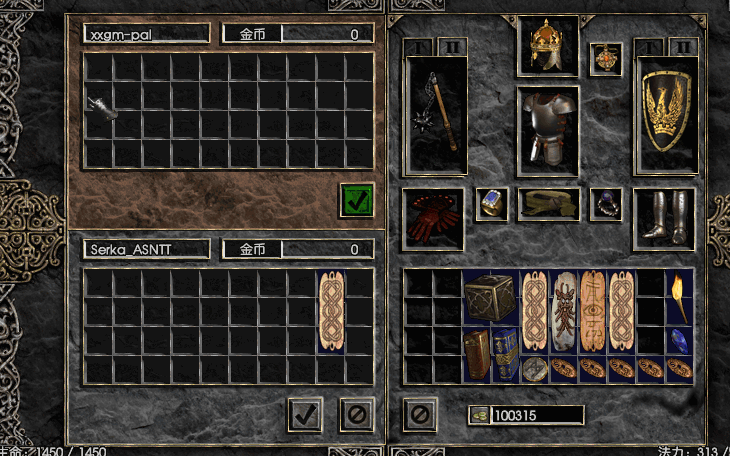The height and width of the screenshot is (456, 730).
Task: Cancel the trade offer
Action: tap(356, 414)
